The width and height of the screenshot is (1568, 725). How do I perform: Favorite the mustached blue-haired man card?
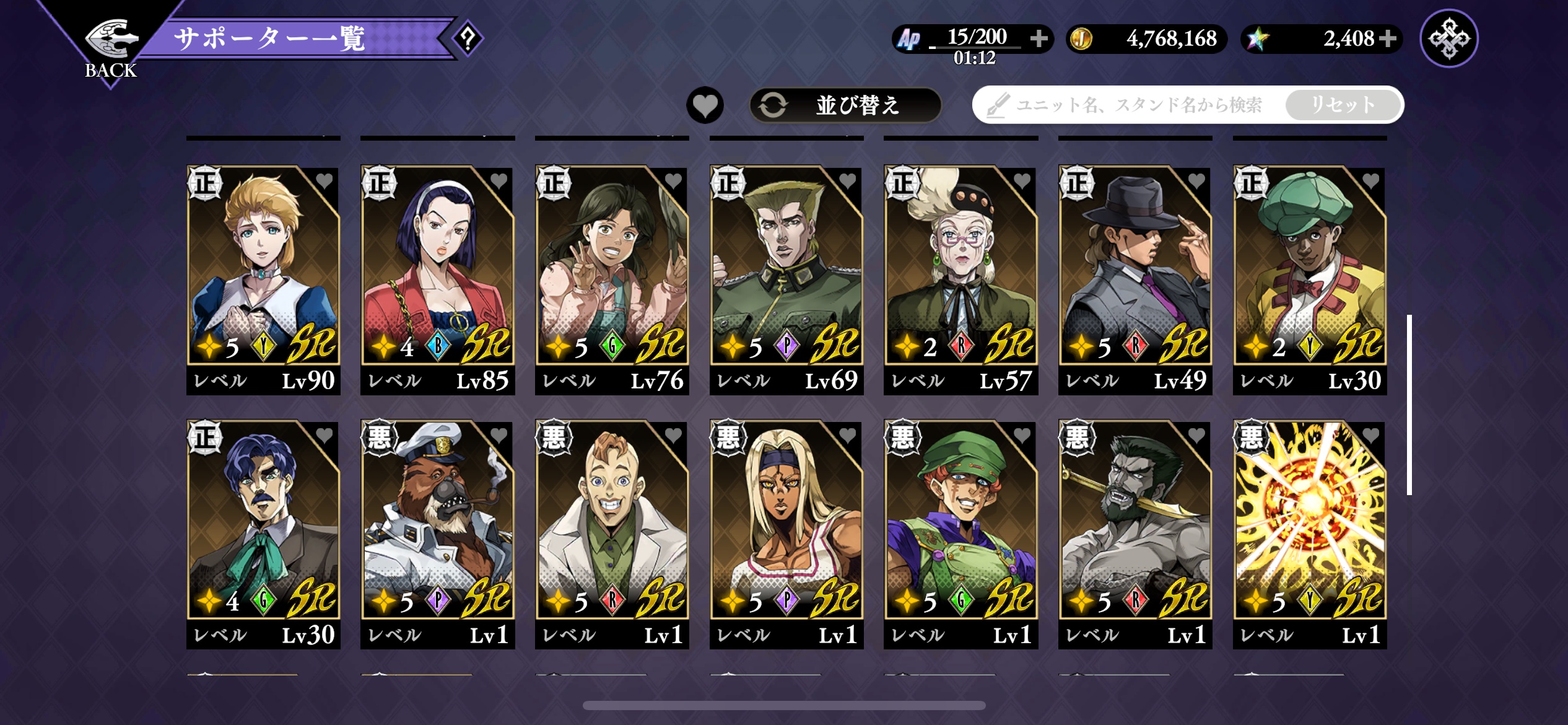pos(324,436)
